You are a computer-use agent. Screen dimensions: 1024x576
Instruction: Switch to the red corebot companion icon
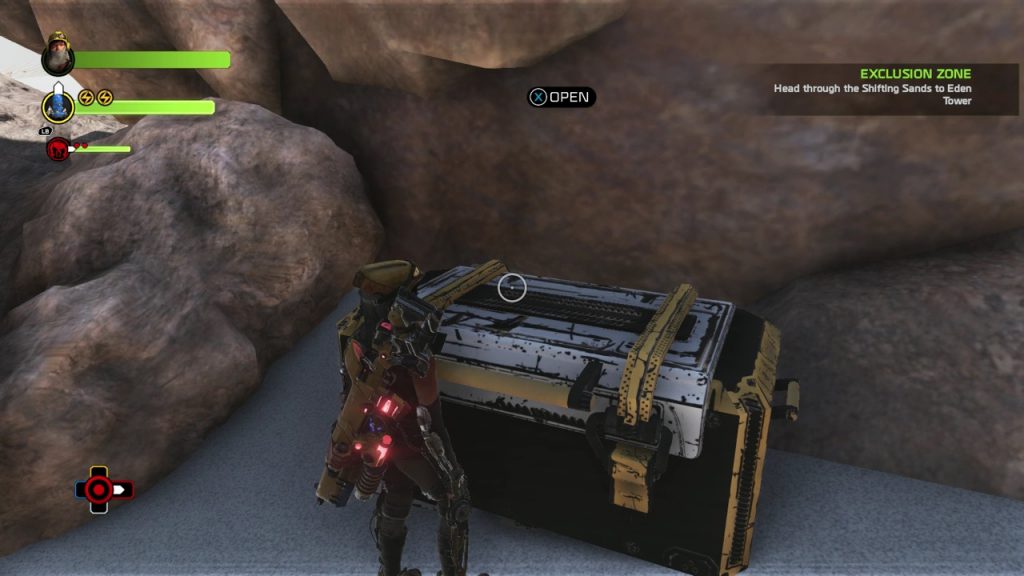[x=58, y=150]
